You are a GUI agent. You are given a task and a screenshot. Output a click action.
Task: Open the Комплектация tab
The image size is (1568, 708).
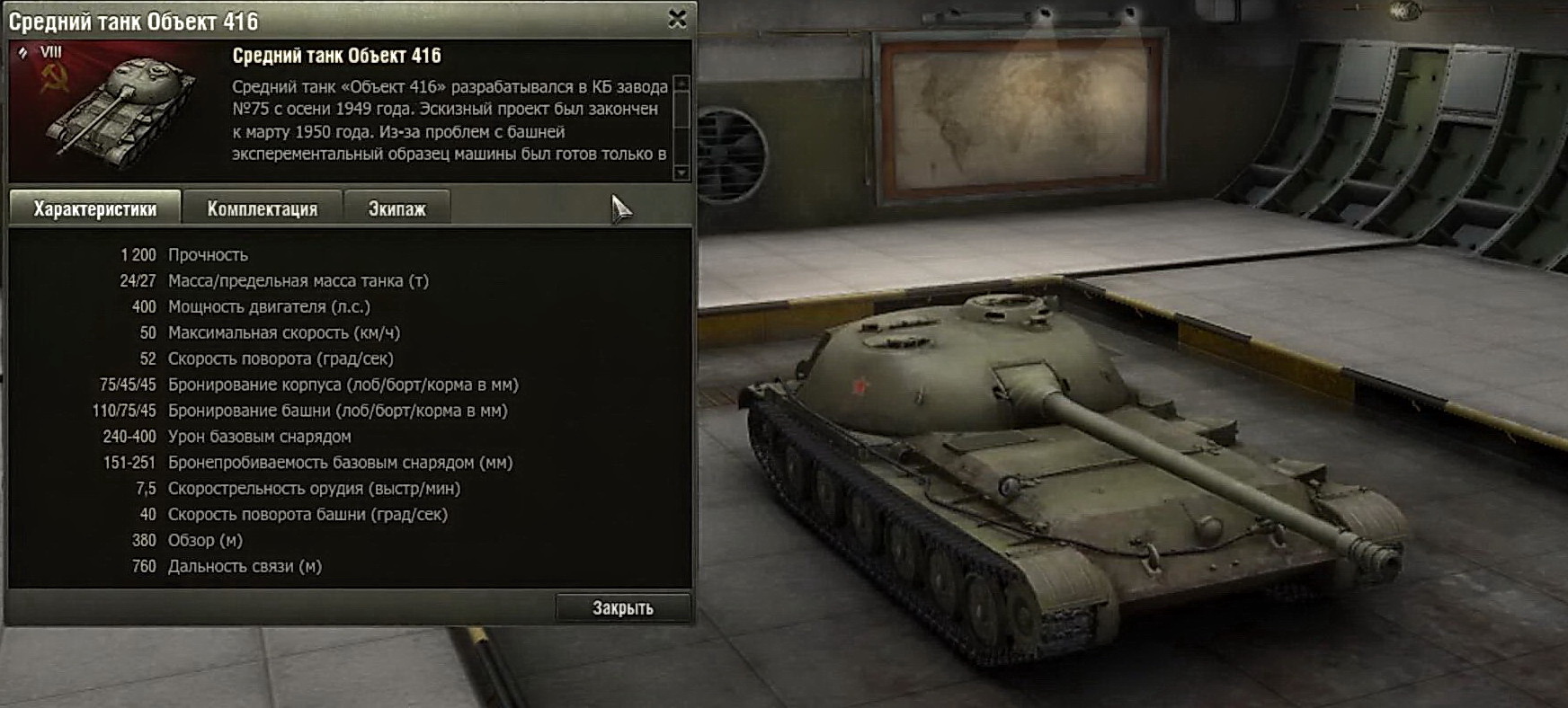click(x=262, y=208)
